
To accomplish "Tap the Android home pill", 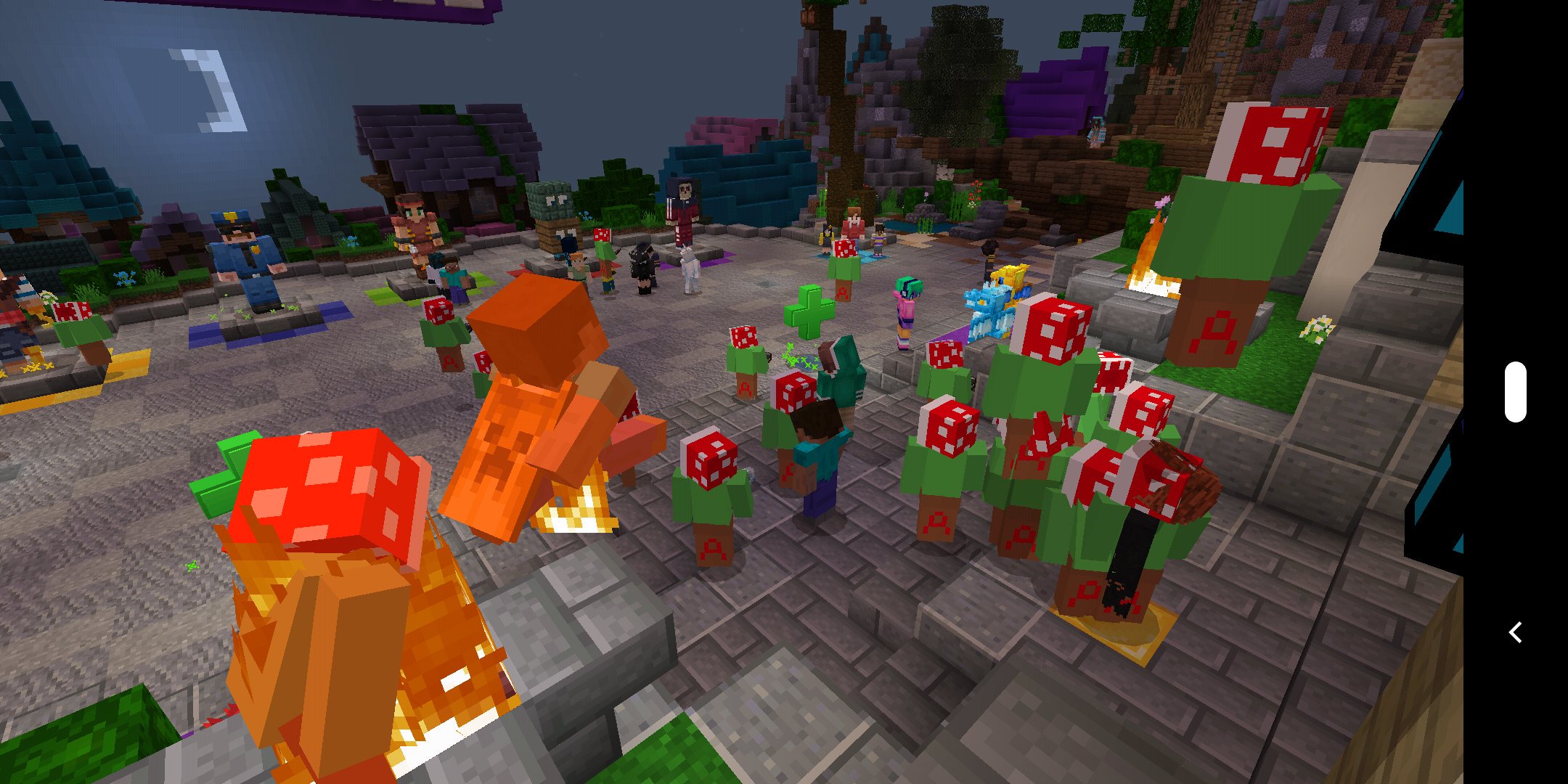I will point(1515,392).
